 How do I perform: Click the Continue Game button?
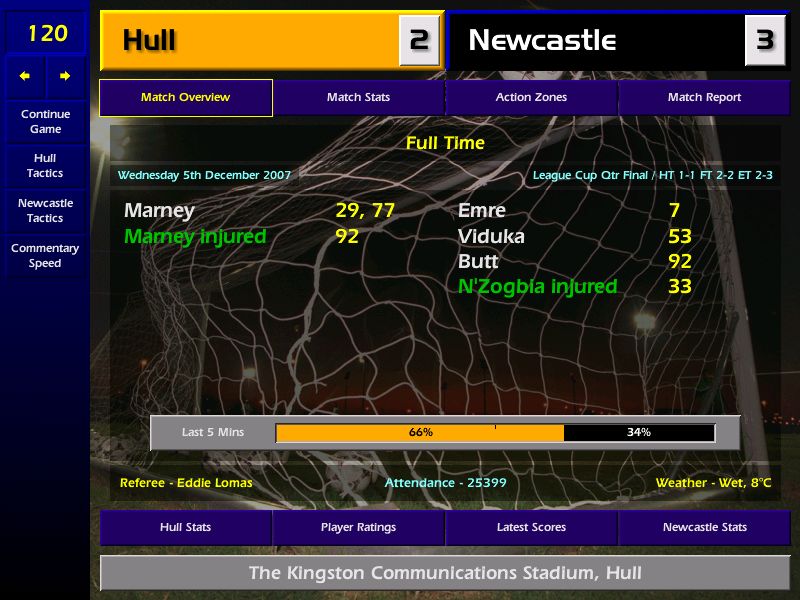pyautogui.click(x=45, y=121)
